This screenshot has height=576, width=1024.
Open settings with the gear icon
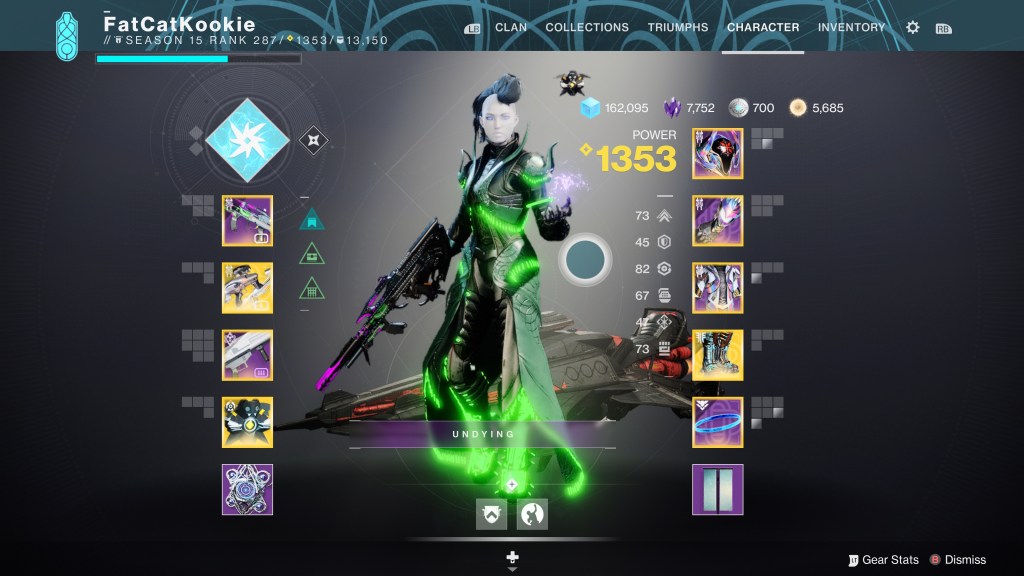pyautogui.click(x=912, y=28)
